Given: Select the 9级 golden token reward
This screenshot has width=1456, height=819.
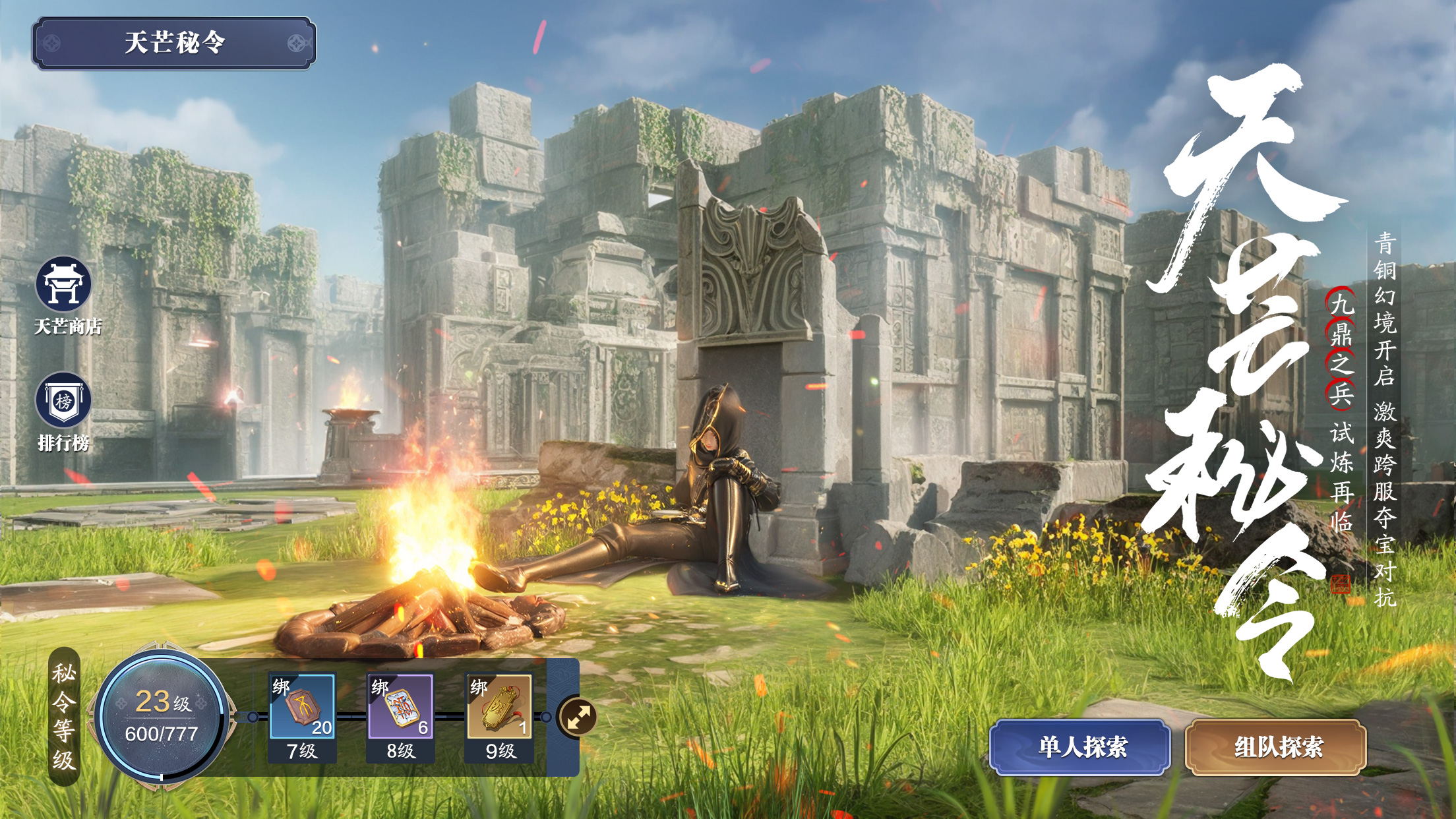Looking at the screenshot, I should pos(499,706).
